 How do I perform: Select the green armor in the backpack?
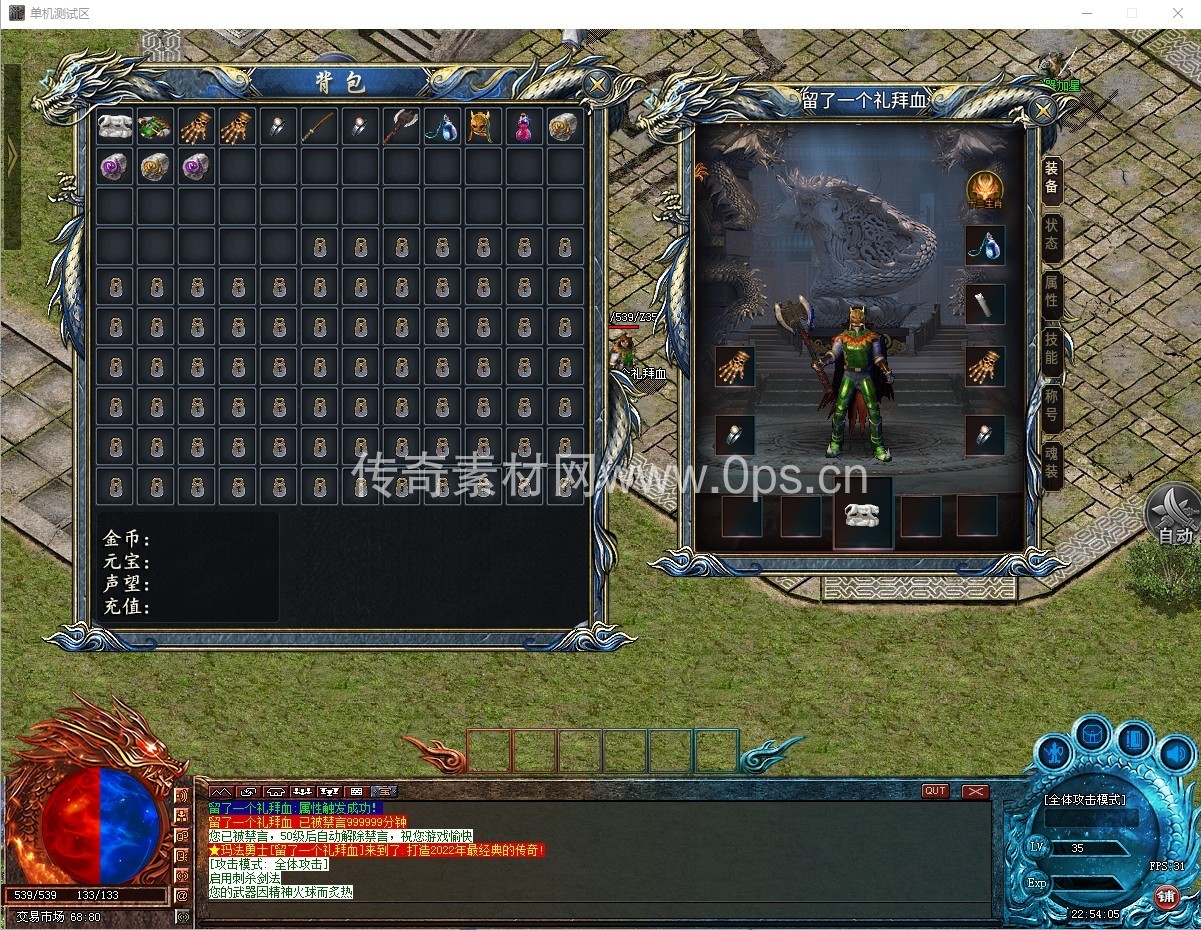(155, 127)
